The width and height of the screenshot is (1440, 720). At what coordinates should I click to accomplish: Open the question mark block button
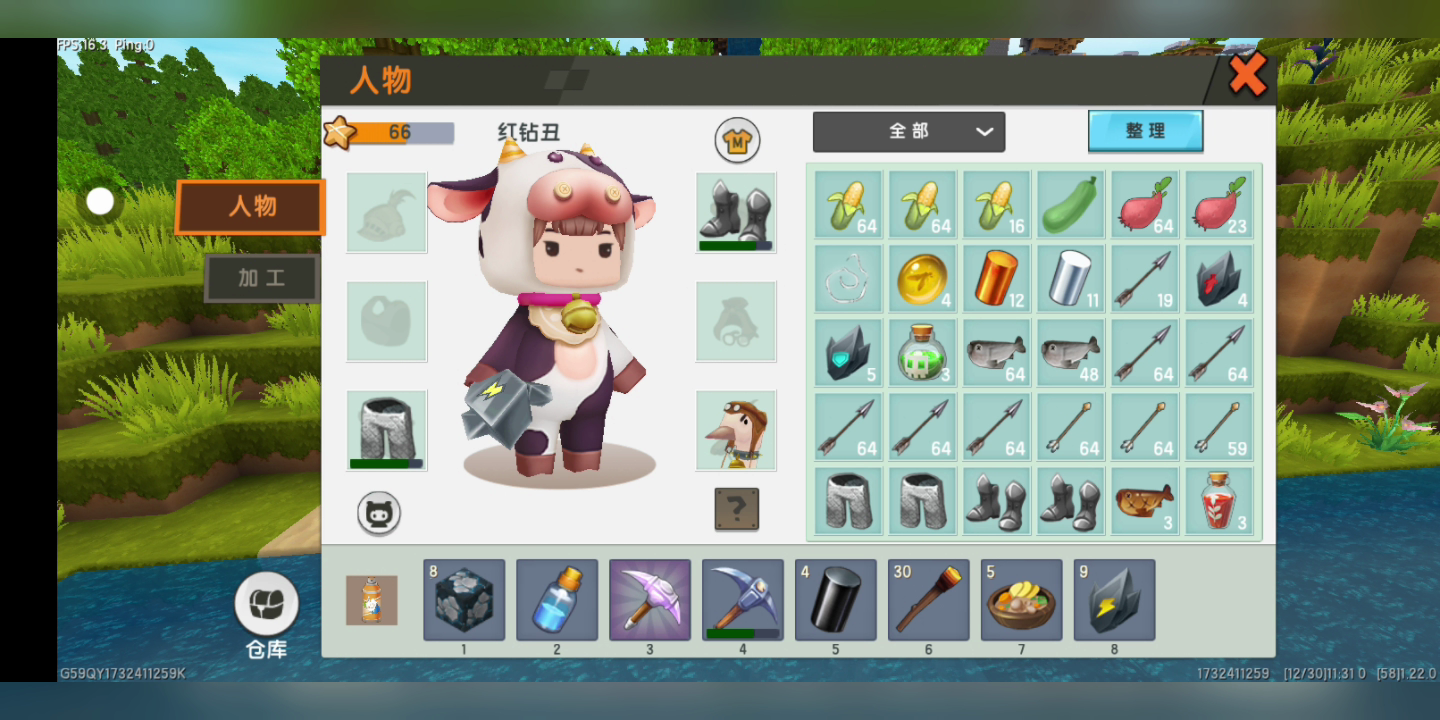coord(737,509)
